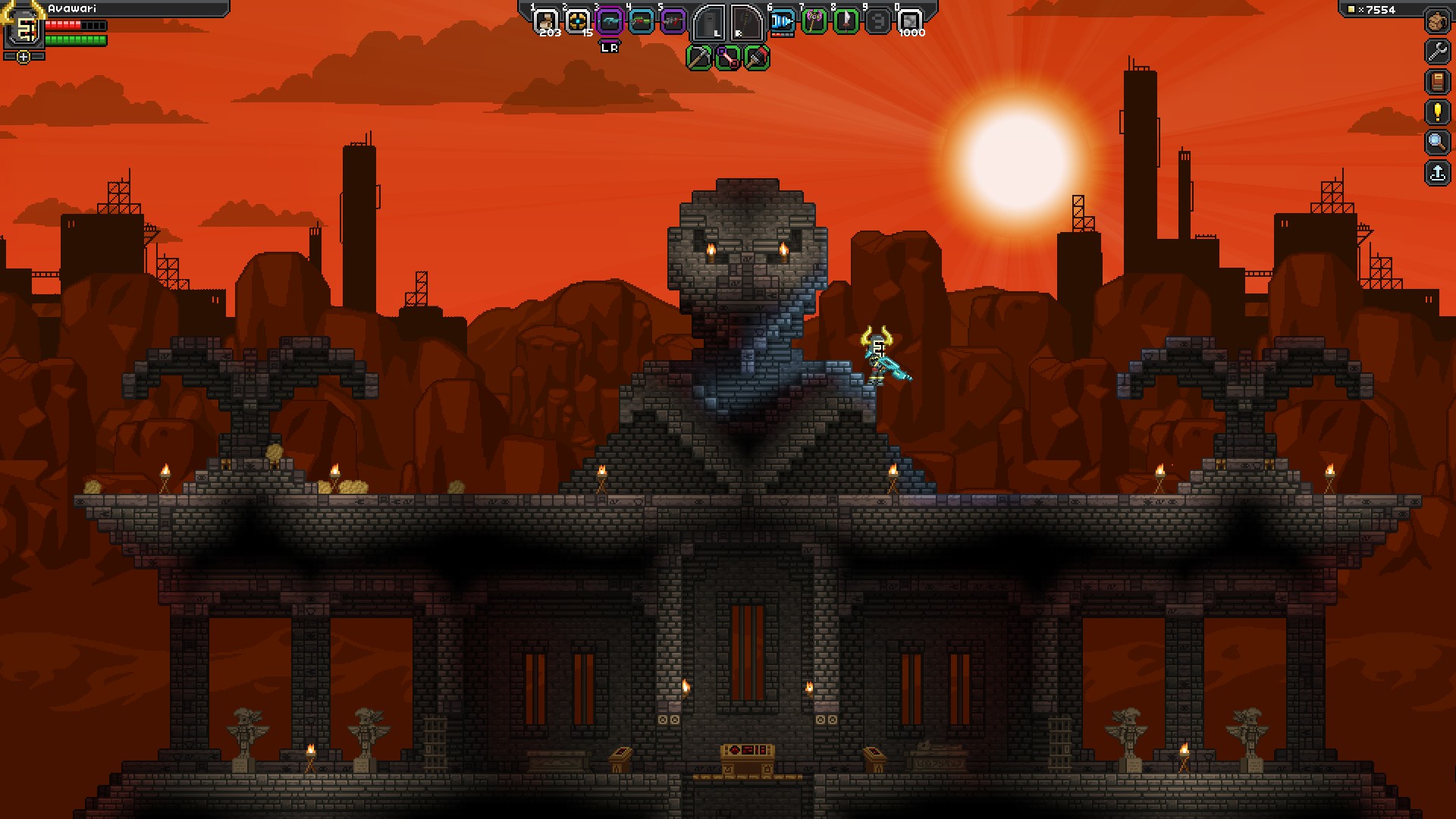Expand the party panel with the plus icon

24,56
